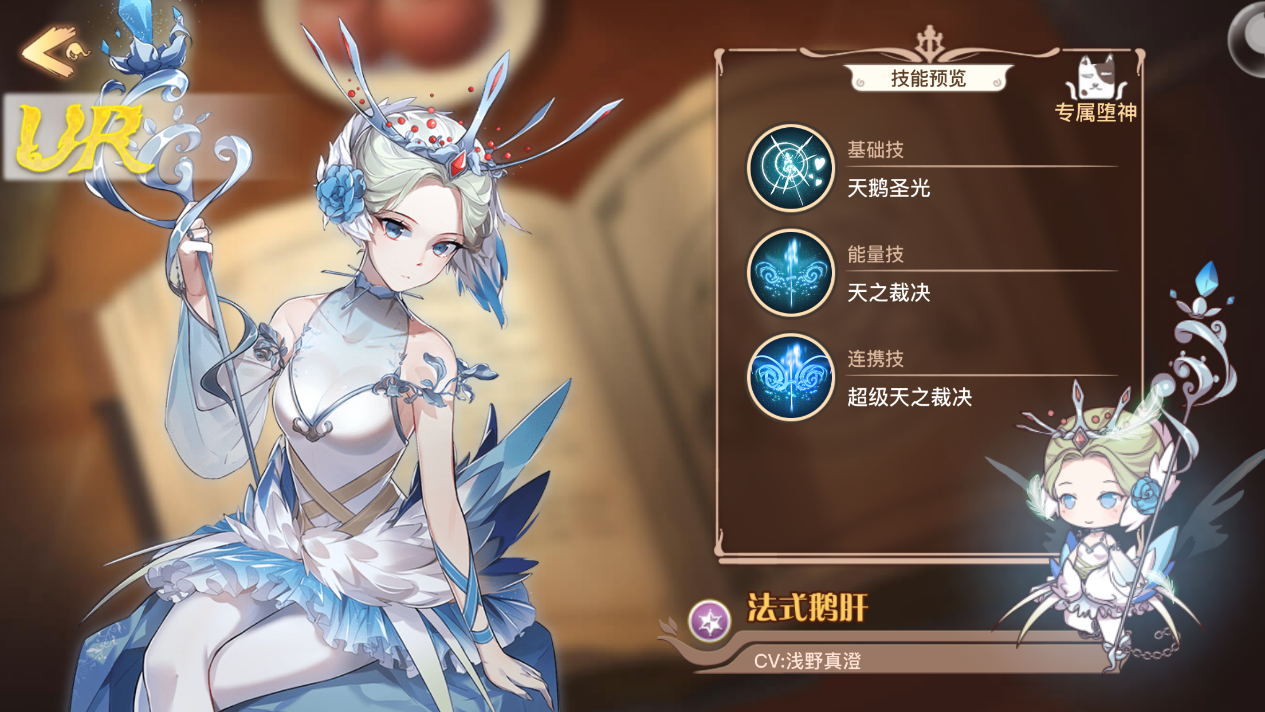
Task: Select the 天鹅圣光 basic skill icon
Action: point(791,168)
